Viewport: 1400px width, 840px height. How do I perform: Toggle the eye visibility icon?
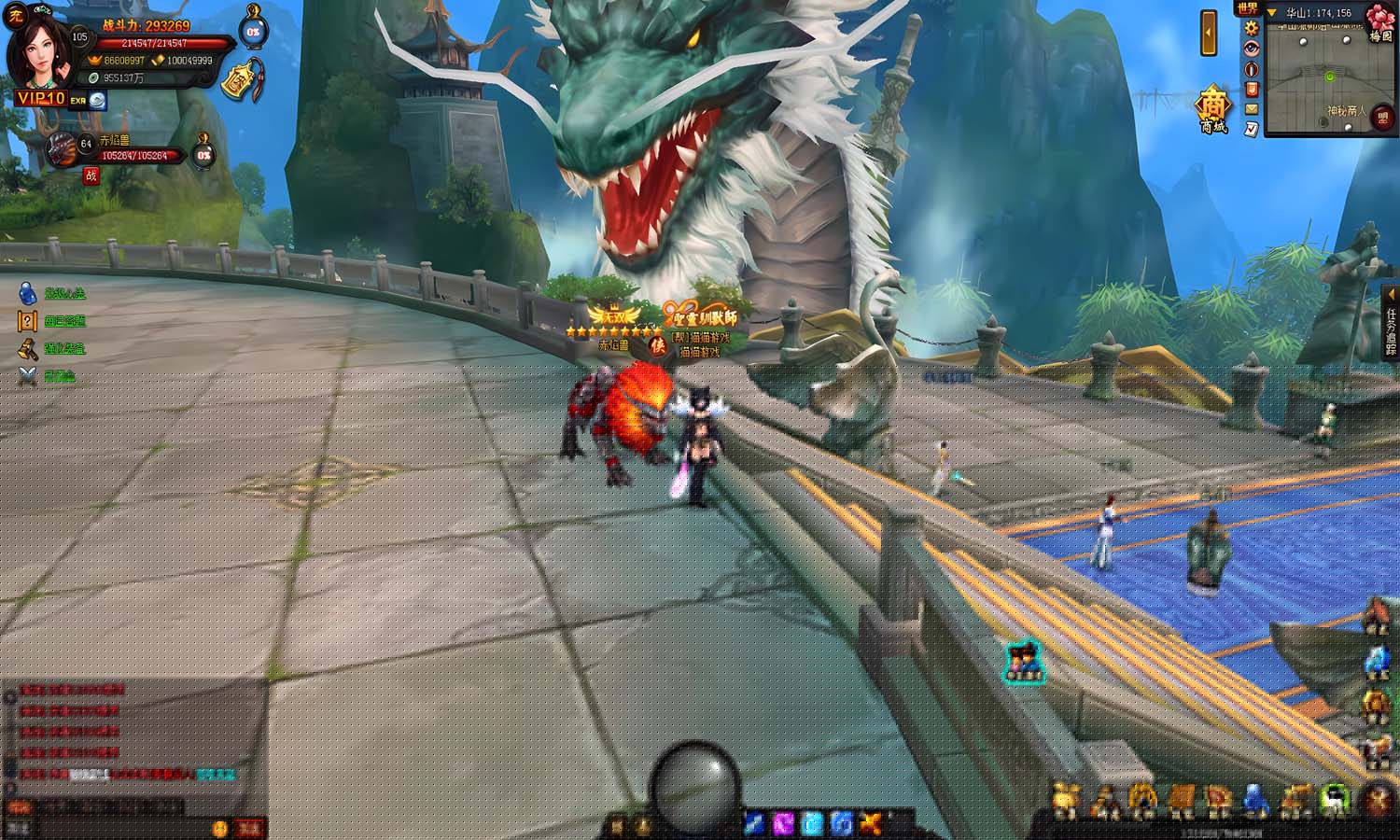(1252, 49)
